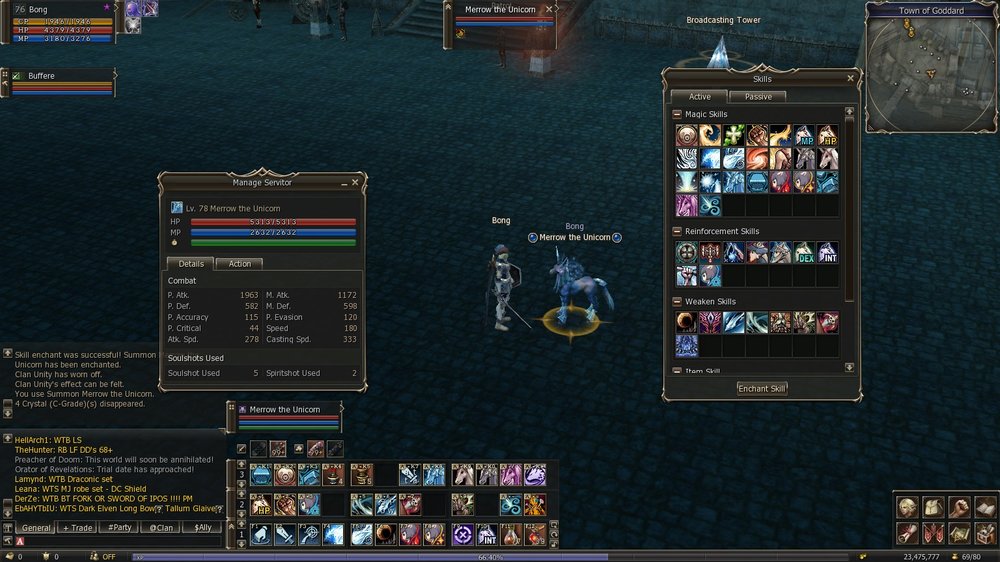
Task: Collapse the Weaken Skills section
Action: [677, 301]
